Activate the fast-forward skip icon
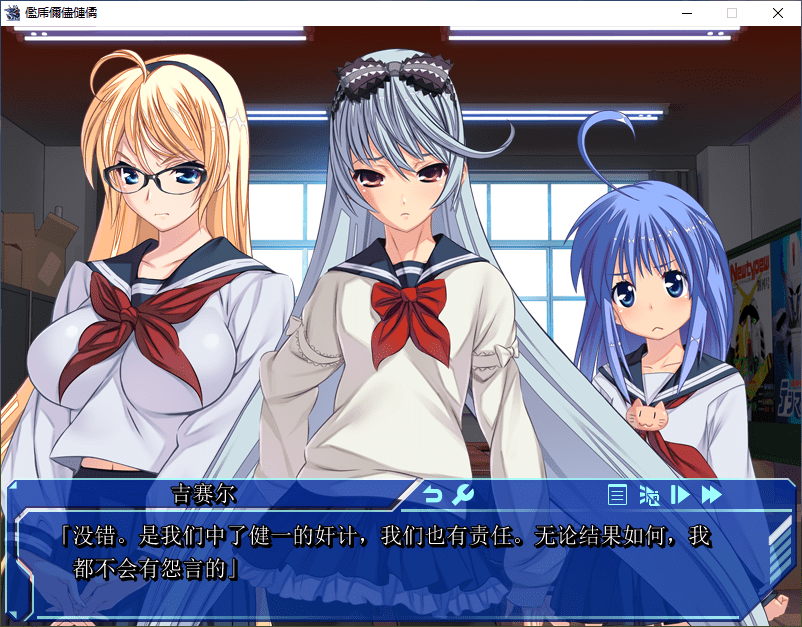The width and height of the screenshot is (802, 627). (x=711, y=494)
